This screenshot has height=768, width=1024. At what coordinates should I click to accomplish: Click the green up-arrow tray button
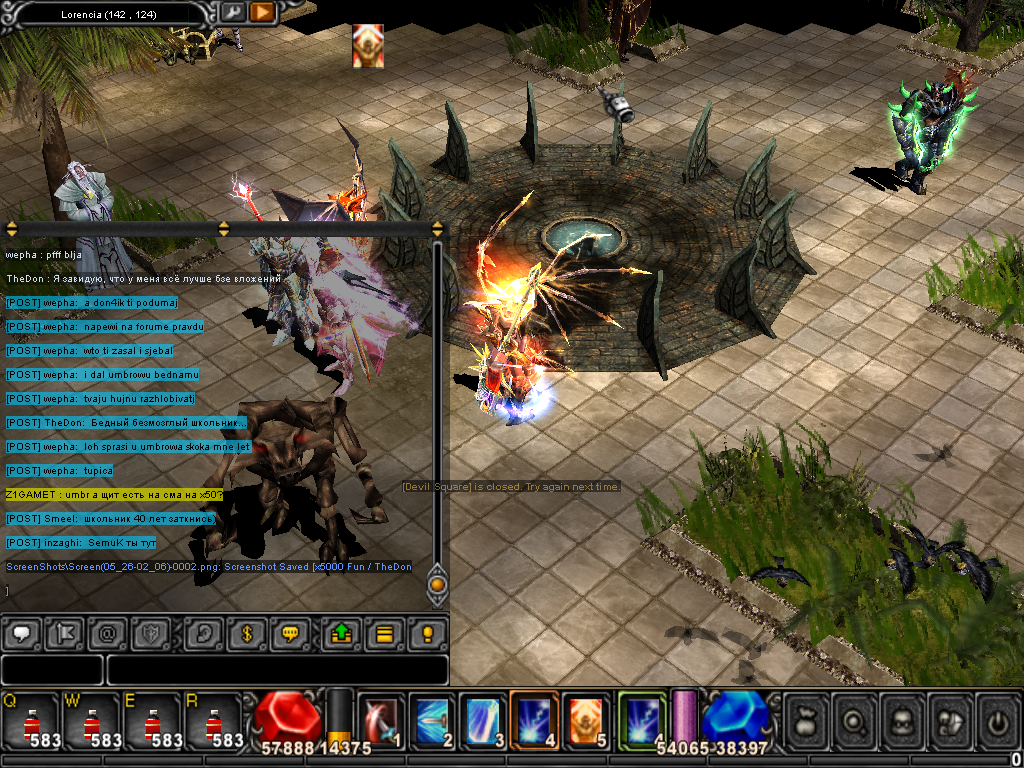click(340, 634)
